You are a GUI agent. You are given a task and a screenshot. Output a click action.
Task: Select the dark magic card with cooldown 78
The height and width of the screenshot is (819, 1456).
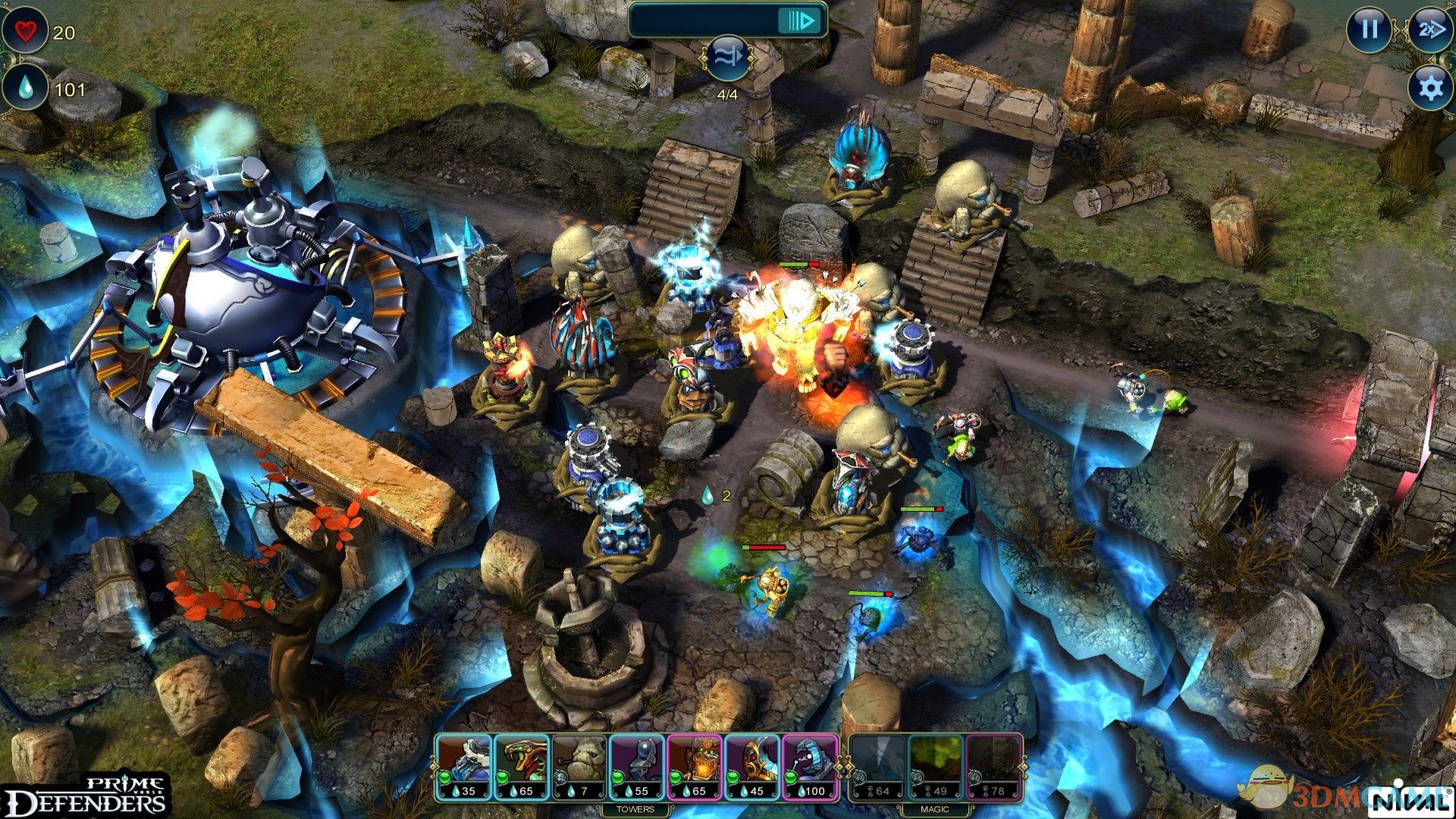[993, 767]
